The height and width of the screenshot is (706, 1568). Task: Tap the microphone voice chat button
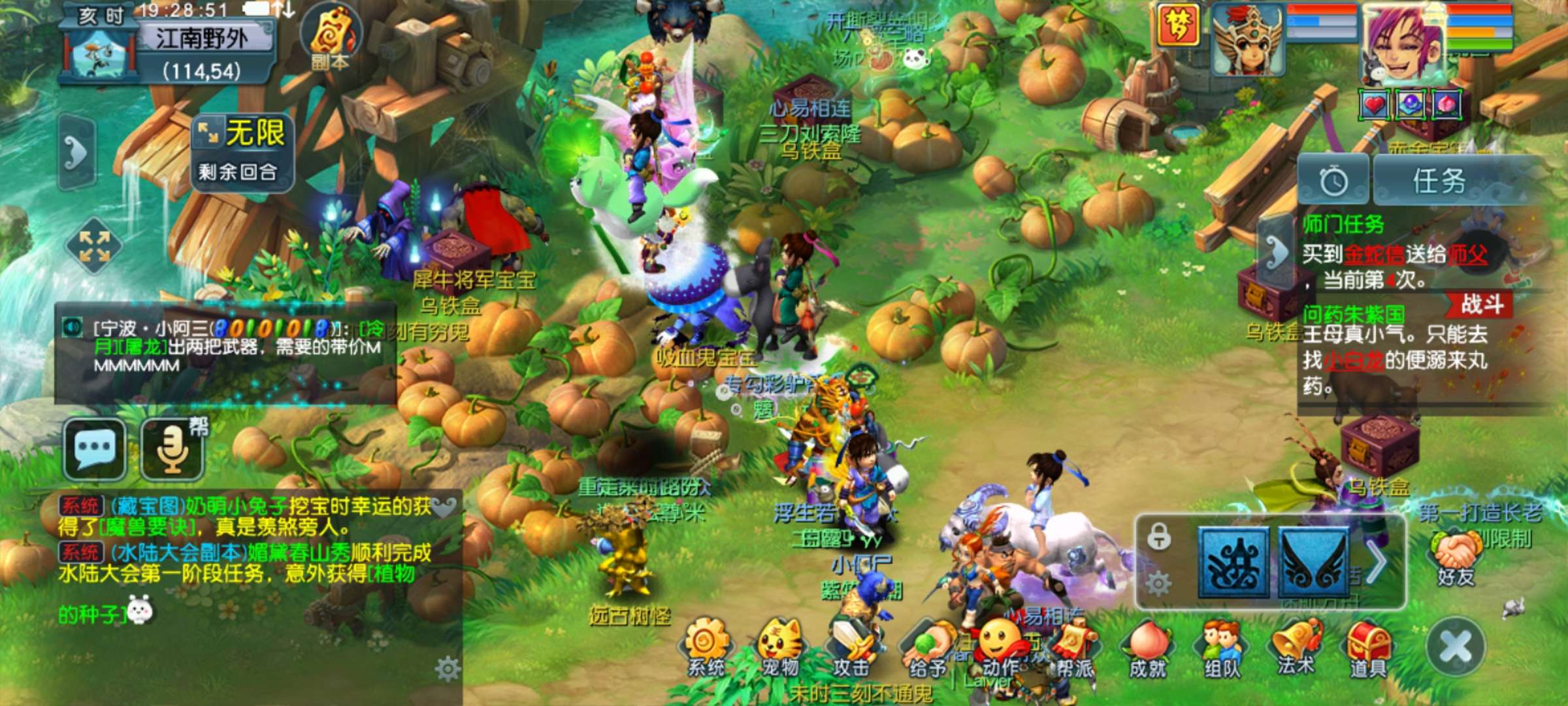[x=172, y=448]
